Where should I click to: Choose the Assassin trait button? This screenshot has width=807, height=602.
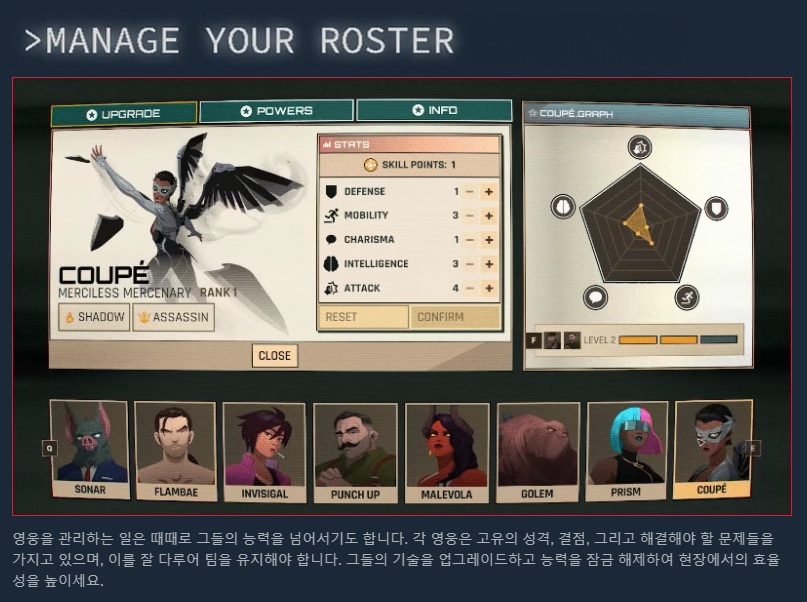coord(173,317)
